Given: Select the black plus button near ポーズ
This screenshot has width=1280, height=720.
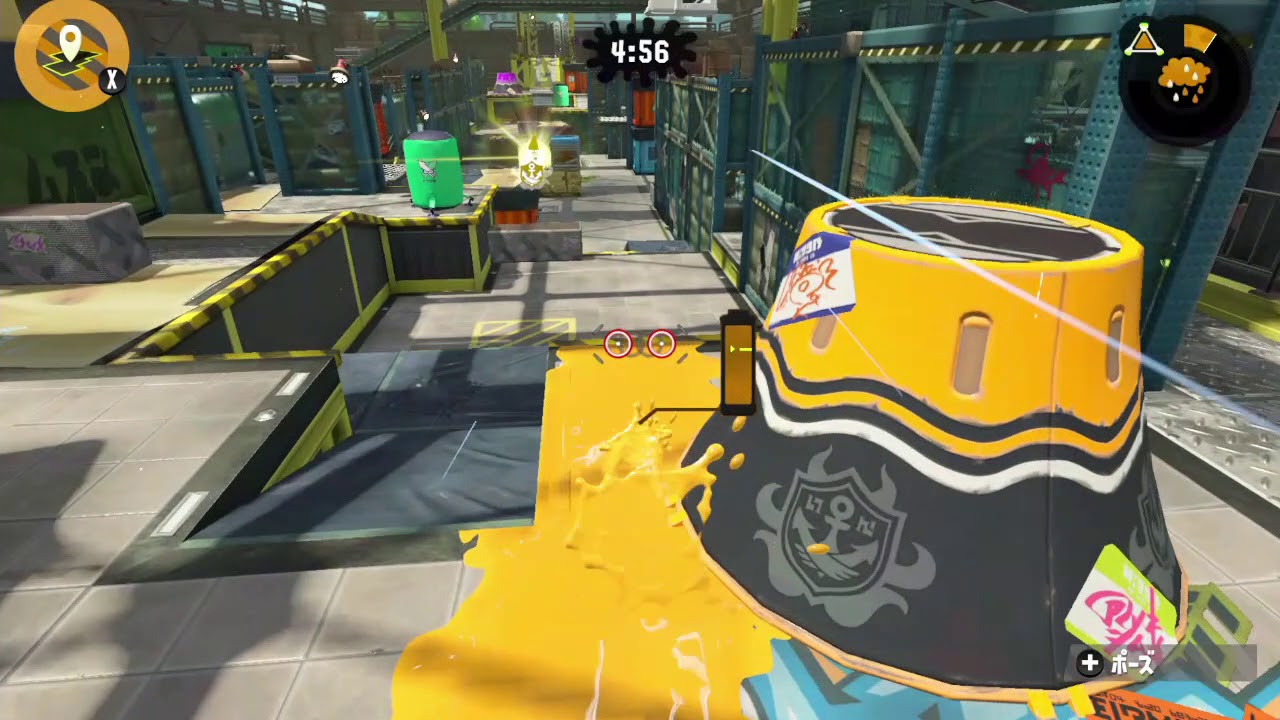Looking at the screenshot, I should coord(1089,662).
